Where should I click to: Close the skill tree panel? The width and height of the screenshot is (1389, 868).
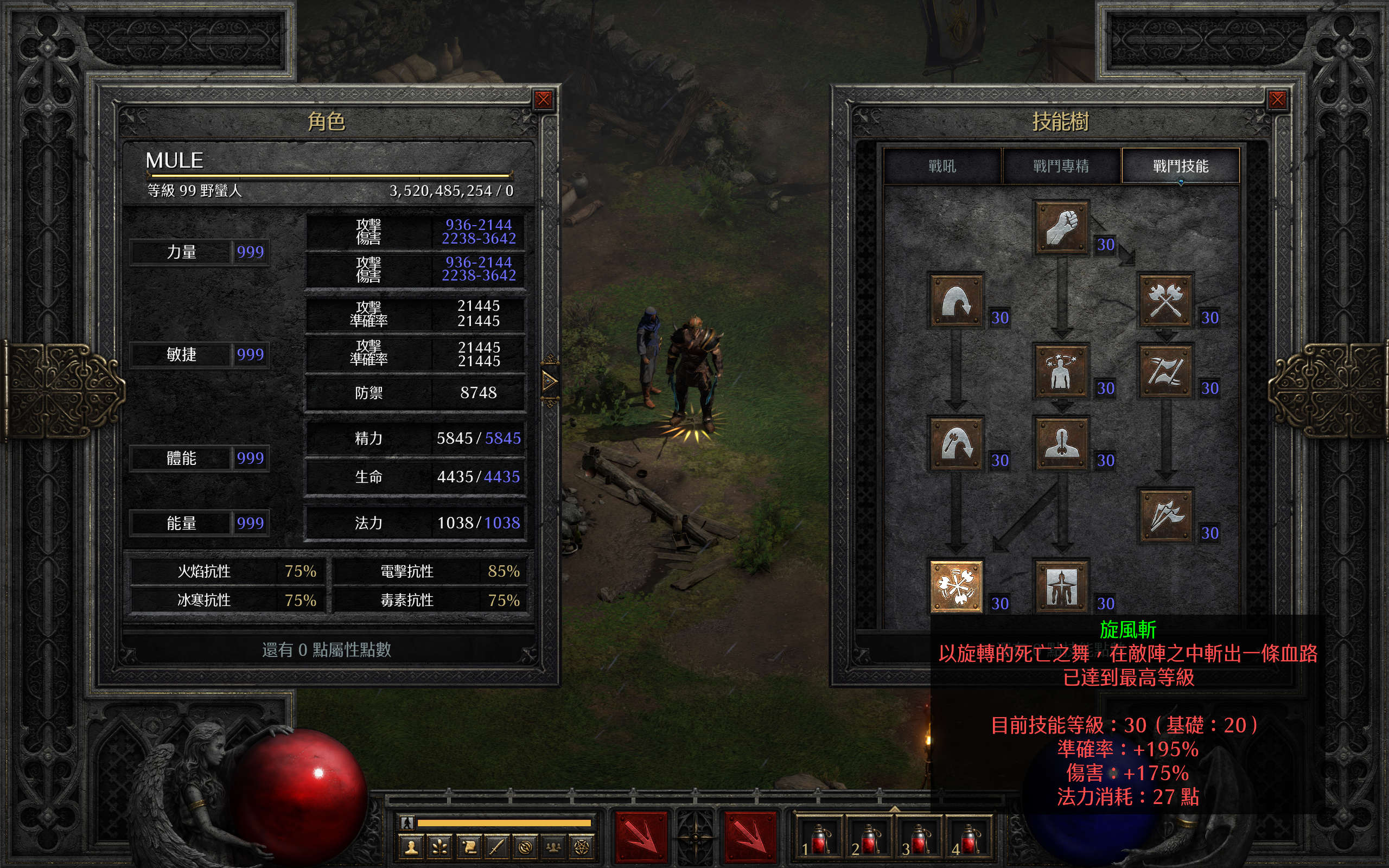(x=1277, y=100)
